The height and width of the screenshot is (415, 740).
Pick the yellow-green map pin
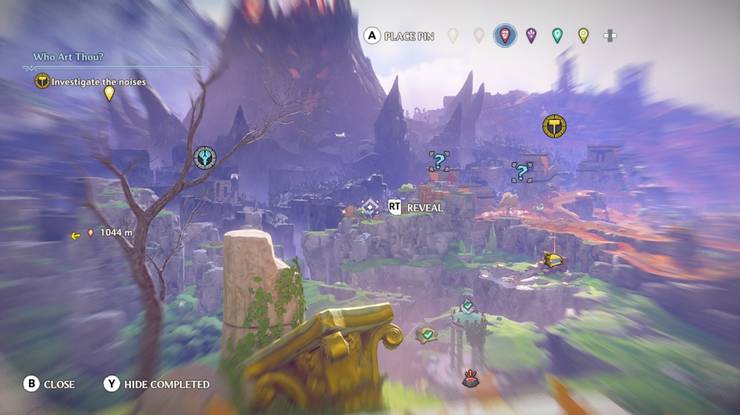pyautogui.click(x=583, y=36)
